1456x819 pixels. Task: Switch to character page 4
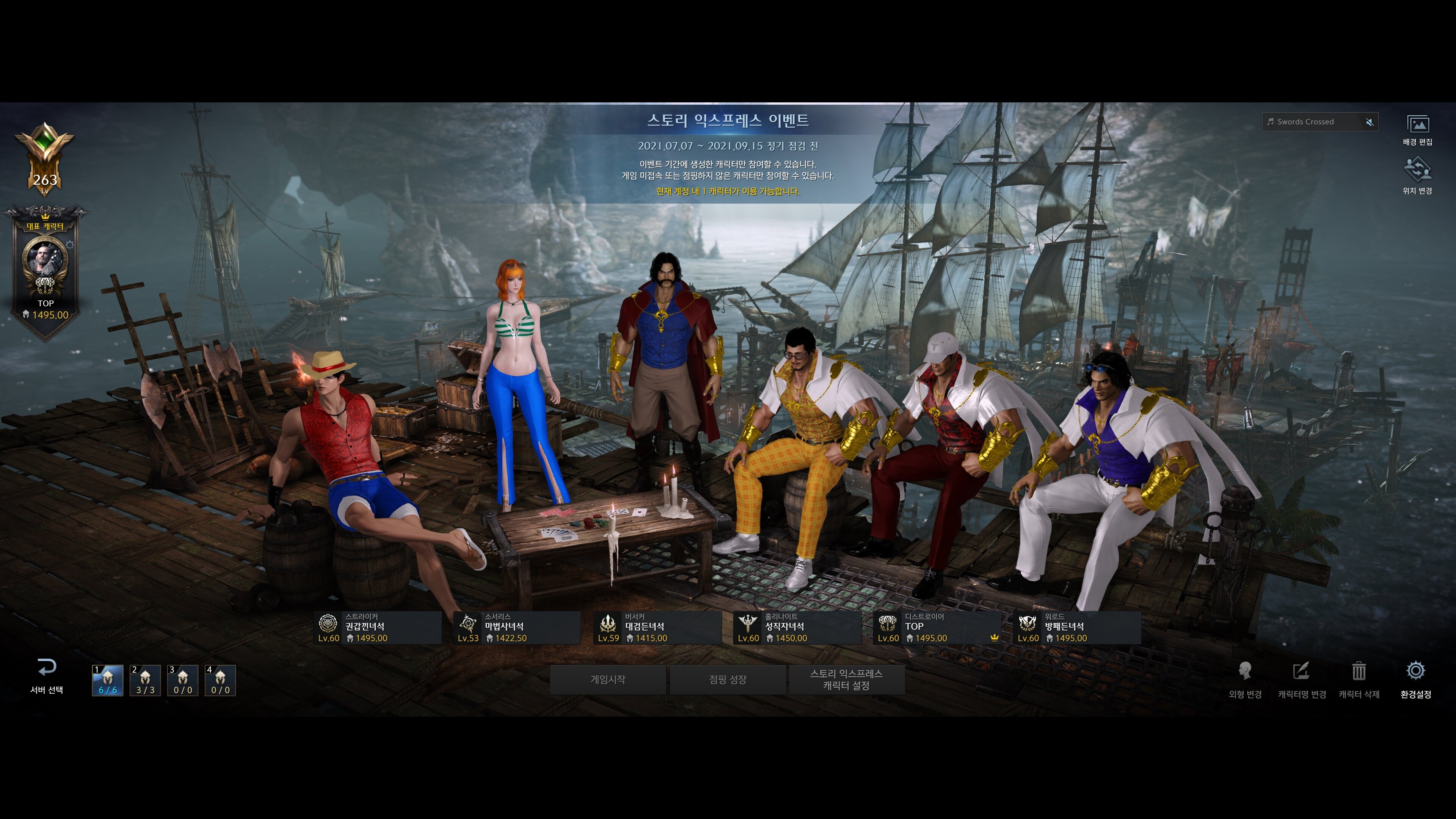220,680
